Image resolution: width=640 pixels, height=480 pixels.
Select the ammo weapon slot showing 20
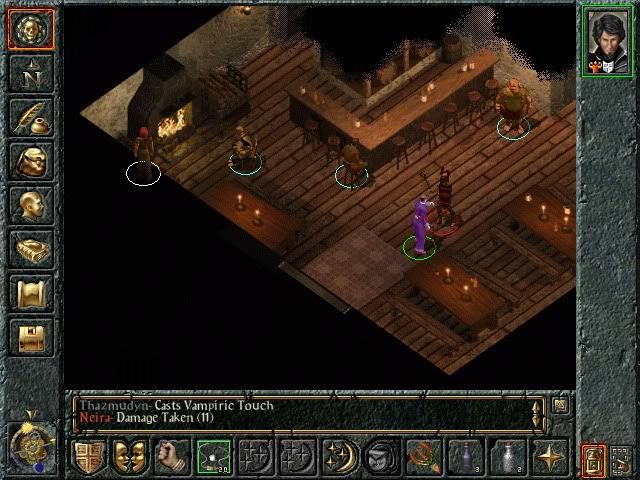(214, 456)
